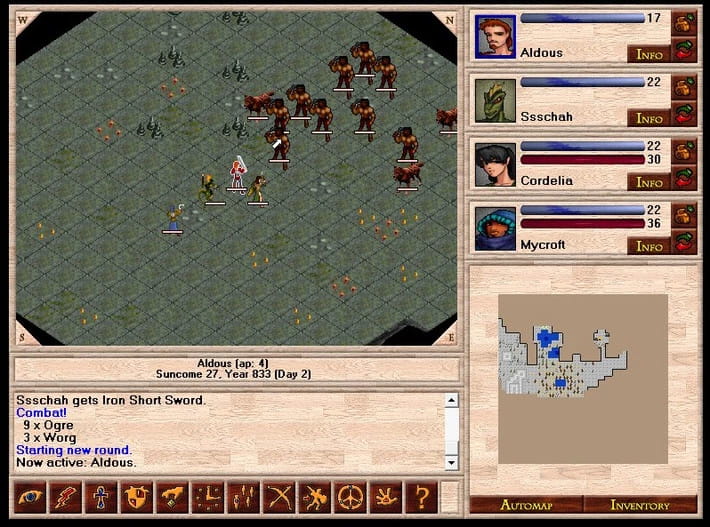Select Cordelia's portrait
This screenshot has width=710, height=527.
[x=494, y=165]
